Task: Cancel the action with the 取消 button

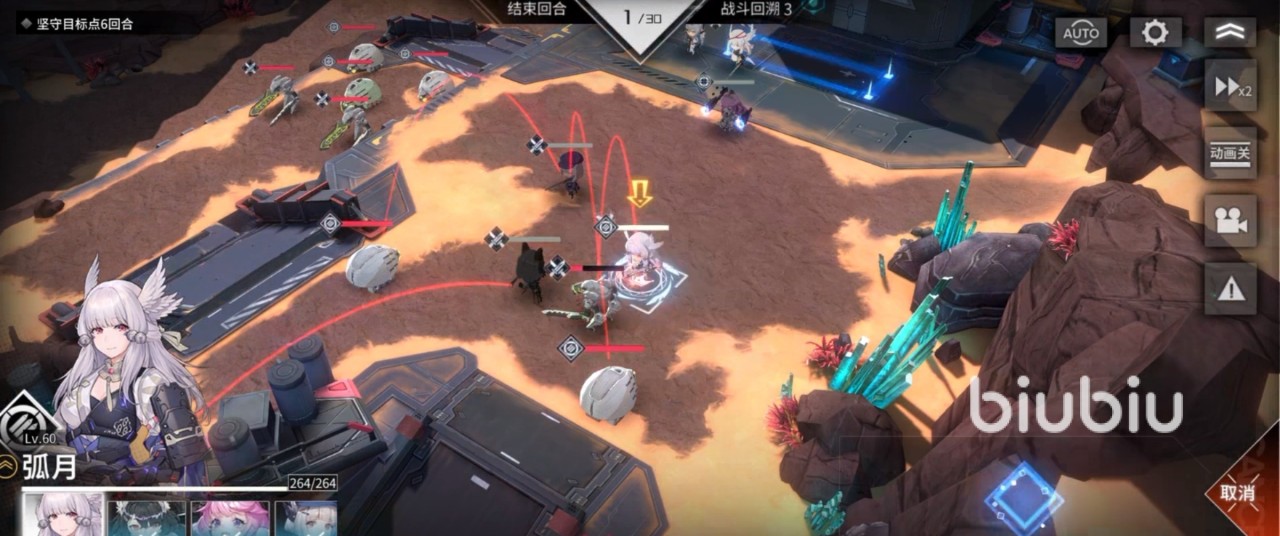Action: [x=1238, y=492]
